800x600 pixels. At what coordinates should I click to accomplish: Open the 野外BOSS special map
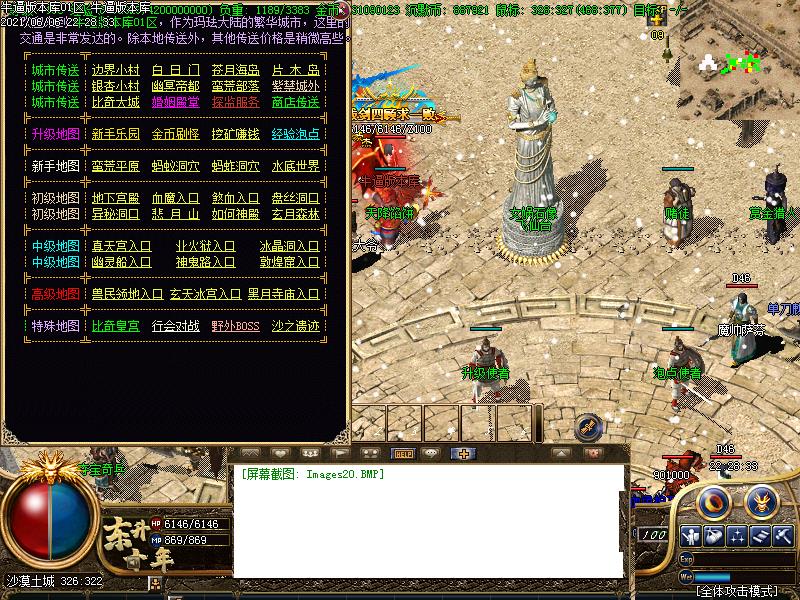pos(235,326)
